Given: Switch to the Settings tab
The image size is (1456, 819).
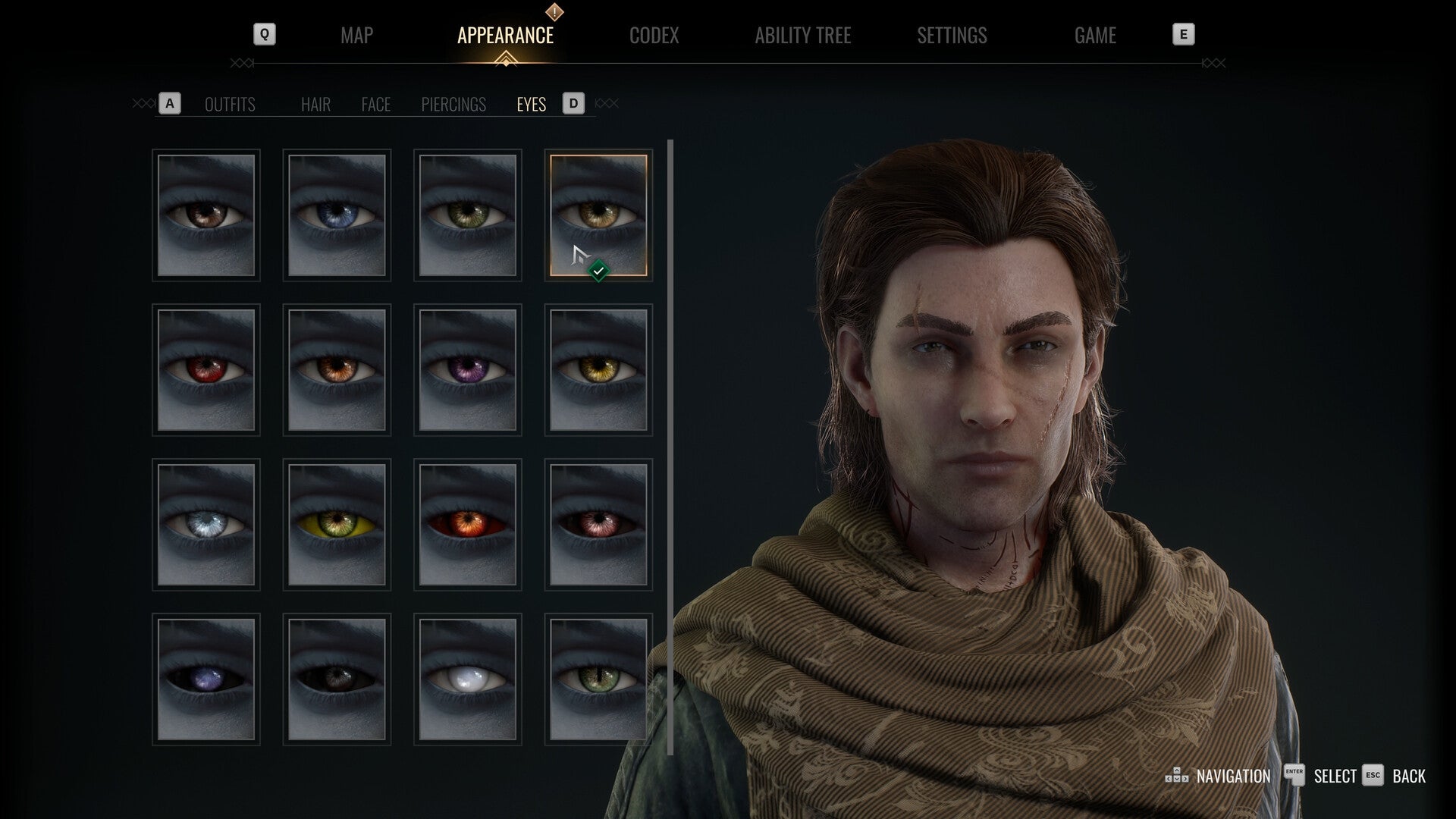Looking at the screenshot, I should click(951, 35).
